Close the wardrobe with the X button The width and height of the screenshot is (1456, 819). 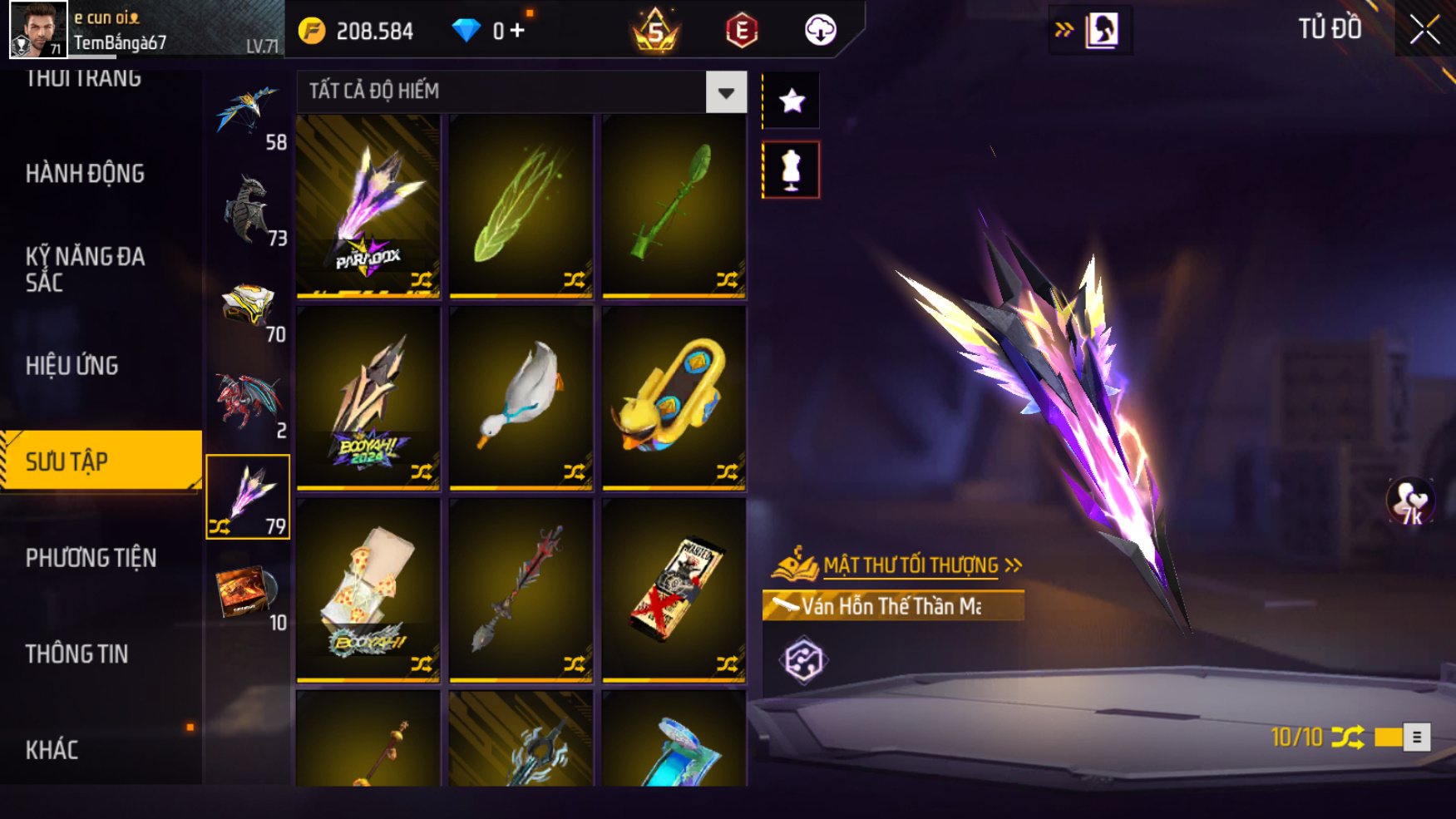coord(1424,30)
